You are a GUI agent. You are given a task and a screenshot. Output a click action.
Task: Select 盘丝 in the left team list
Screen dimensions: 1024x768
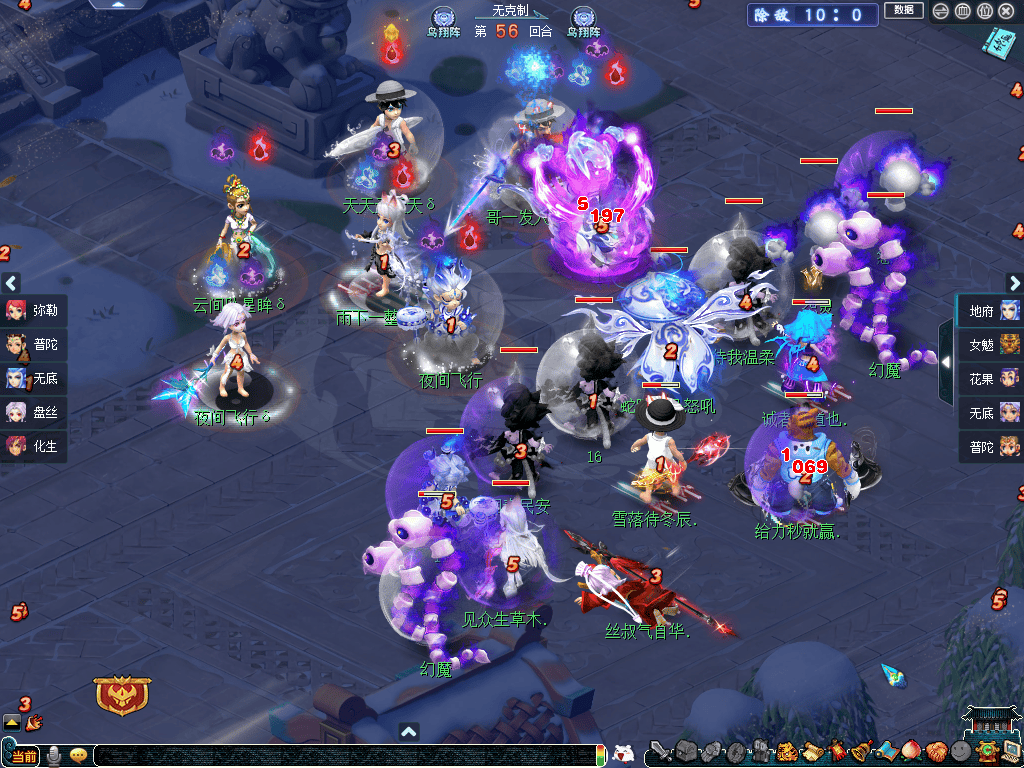(x=34, y=412)
